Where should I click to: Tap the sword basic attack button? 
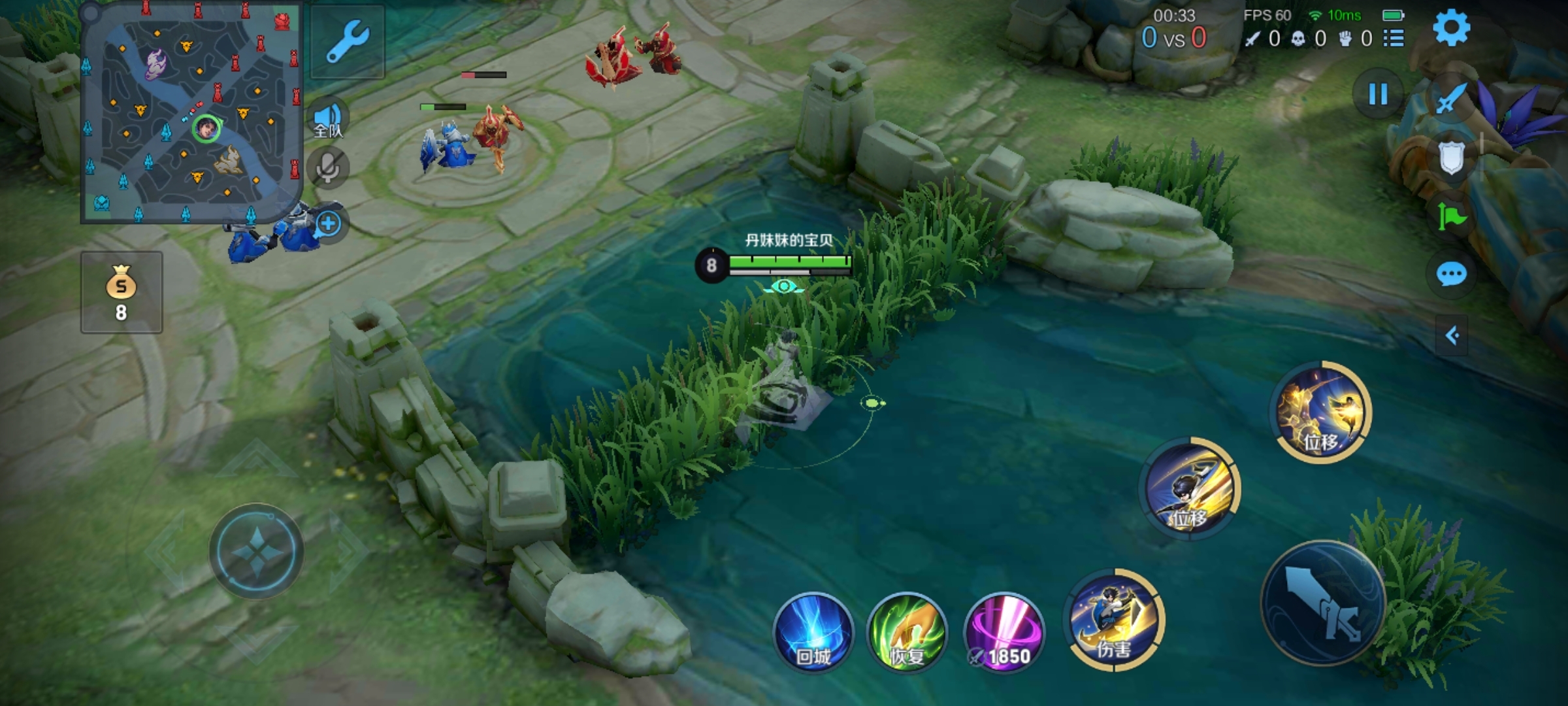click(1322, 603)
